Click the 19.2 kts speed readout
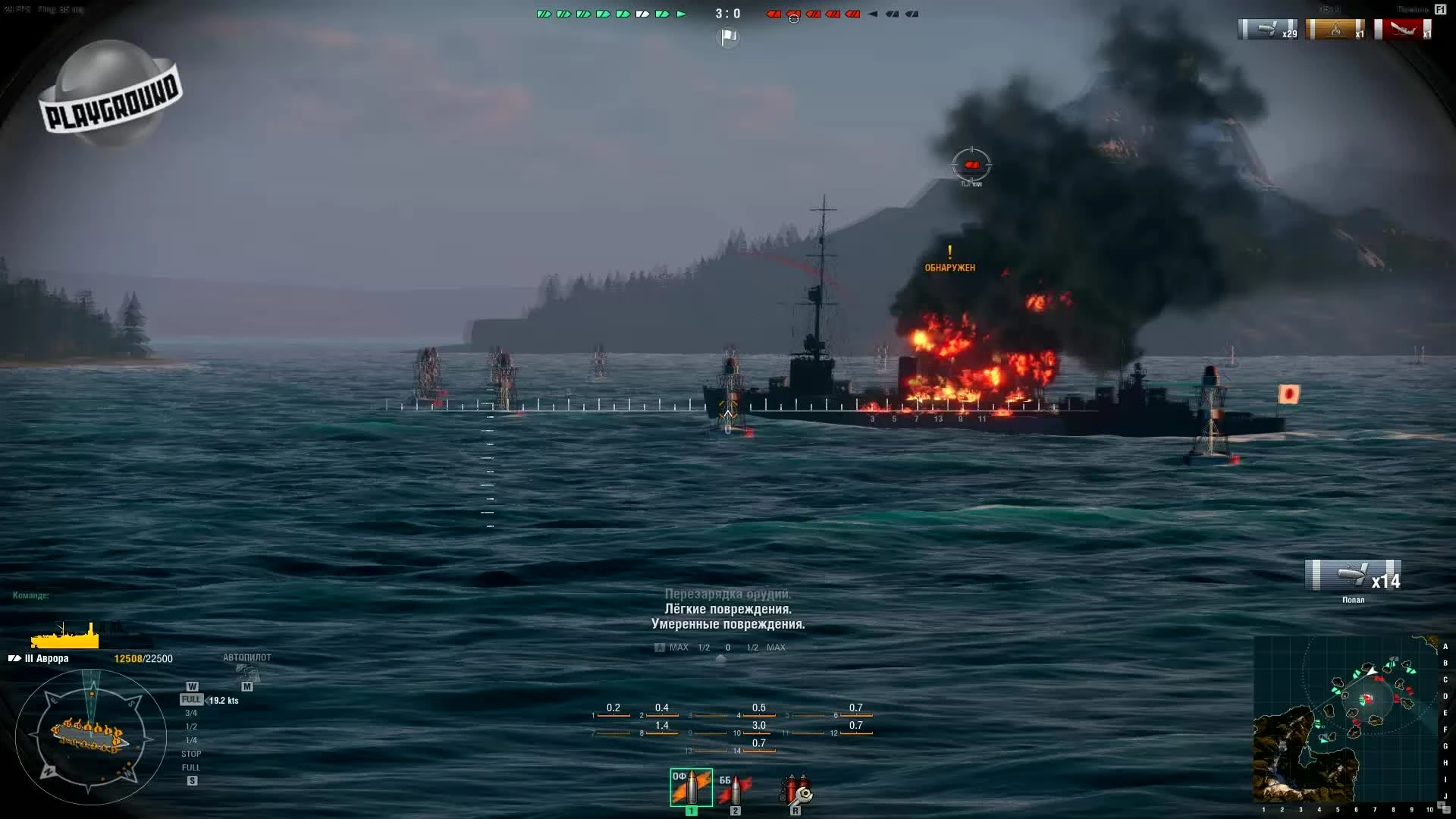Image resolution: width=1456 pixels, height=819 pixels. coord(224,701)
